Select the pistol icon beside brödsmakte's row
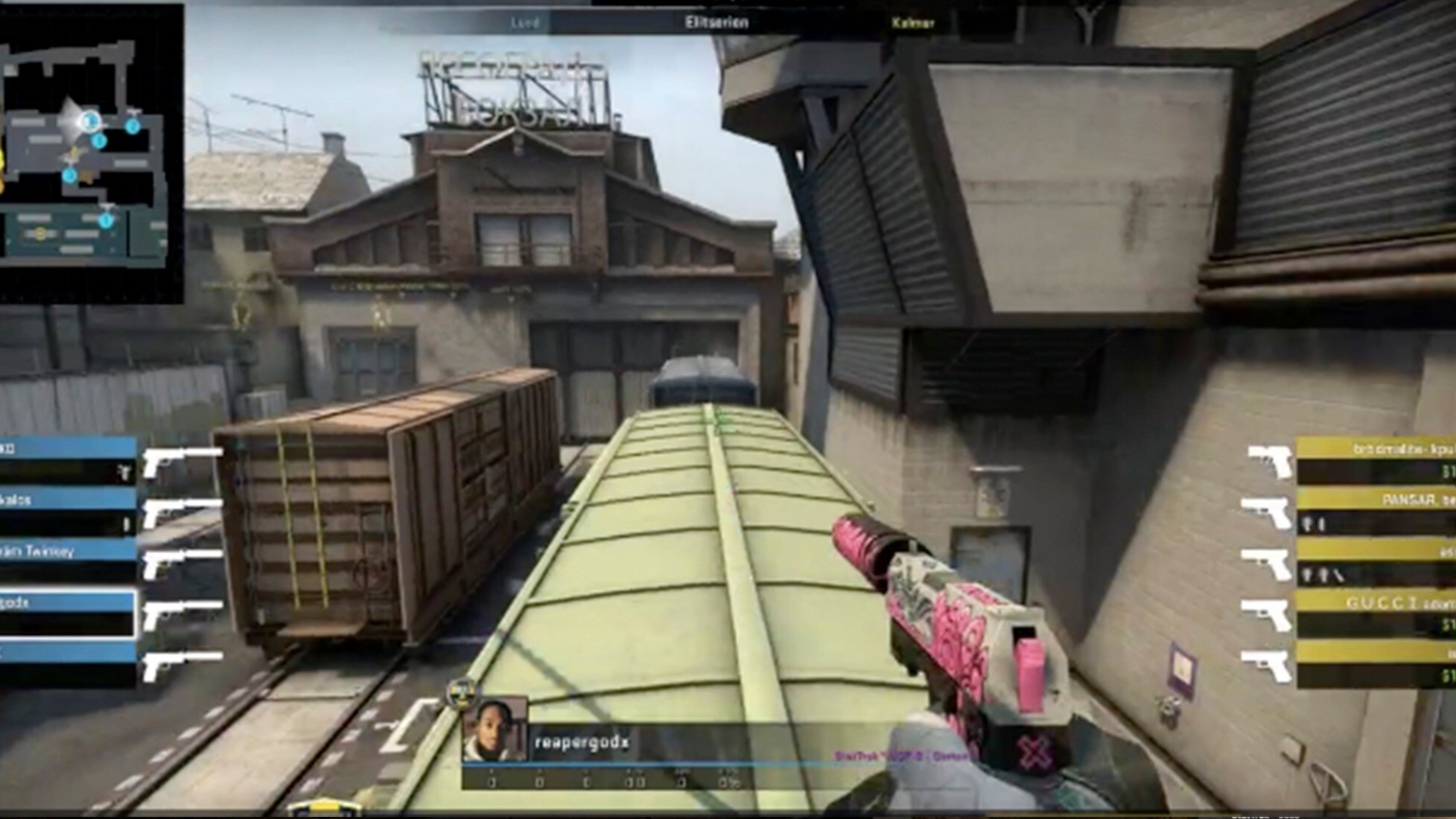Image resolution: width=1456 pixels, height=819 pixels. coord(1268,460)
